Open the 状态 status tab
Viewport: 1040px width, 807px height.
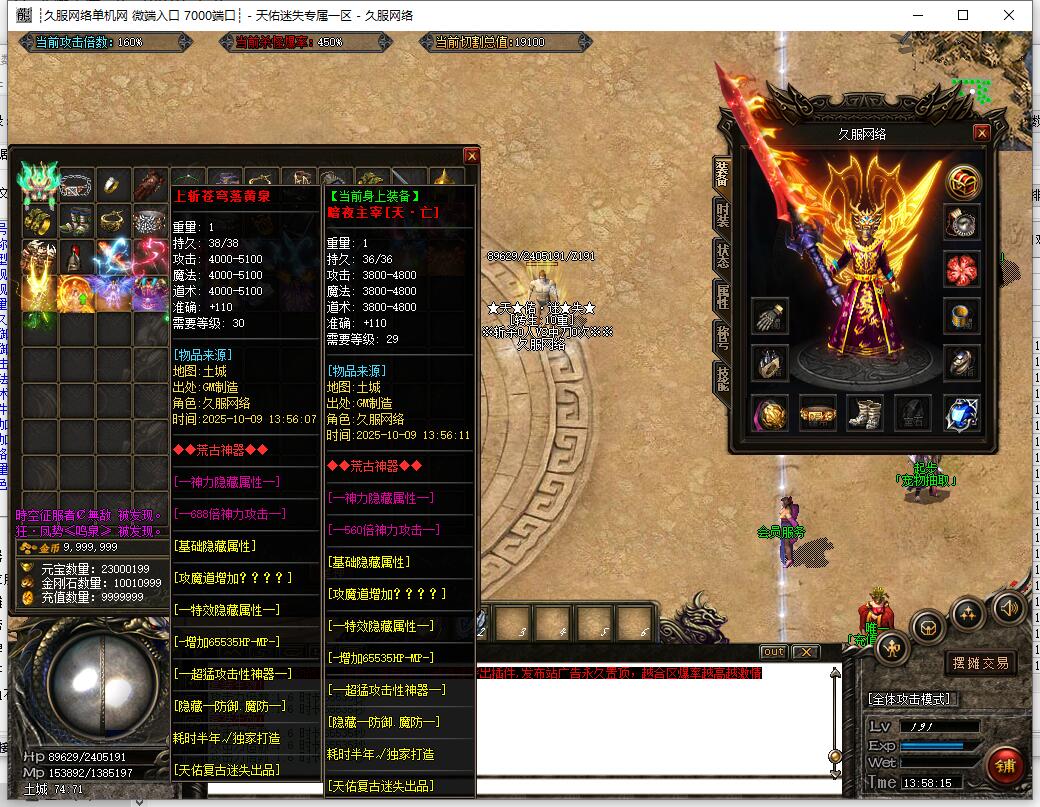(721, 254)
